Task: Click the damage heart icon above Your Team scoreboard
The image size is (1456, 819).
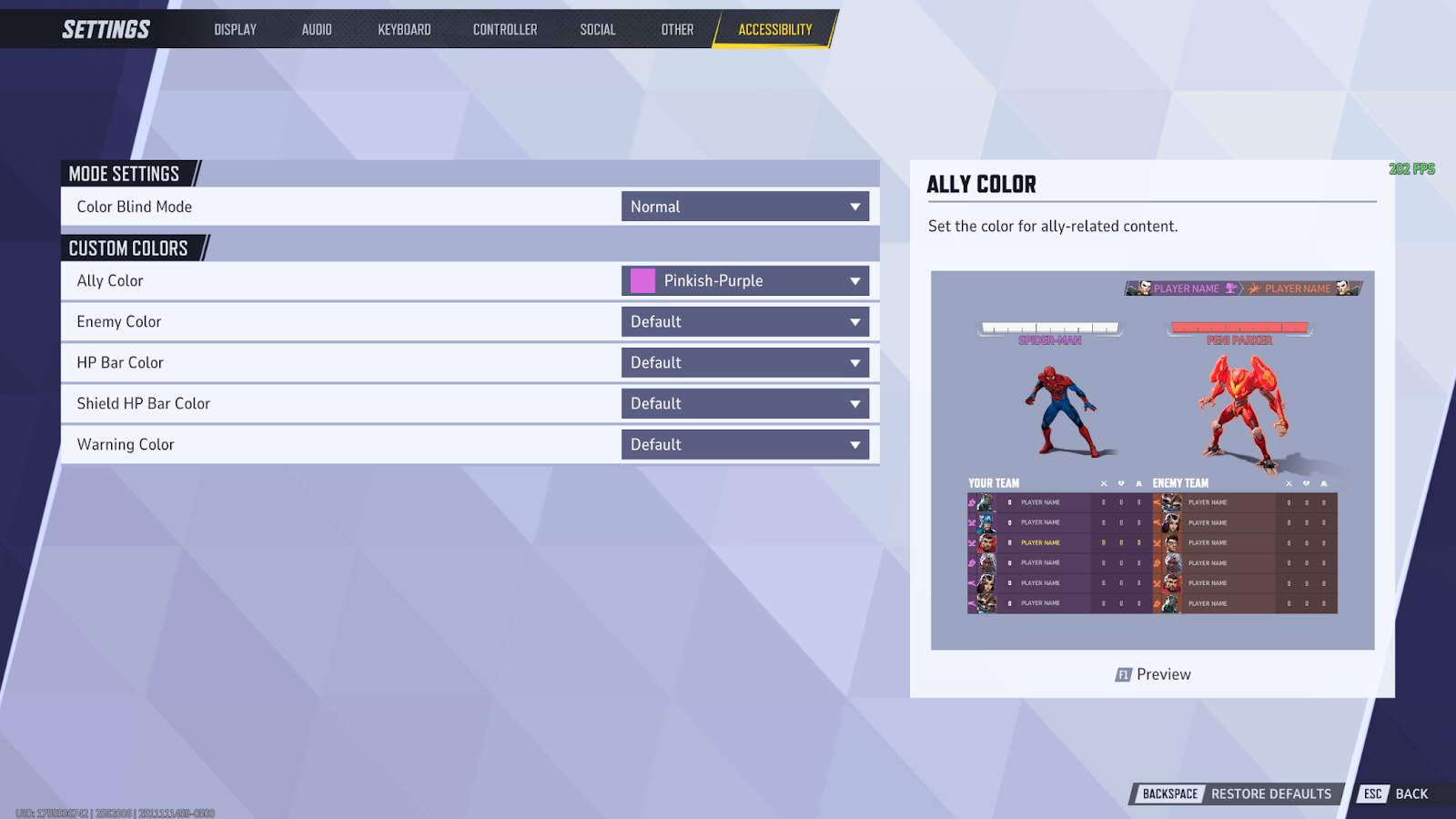Action: point(1121,483)
